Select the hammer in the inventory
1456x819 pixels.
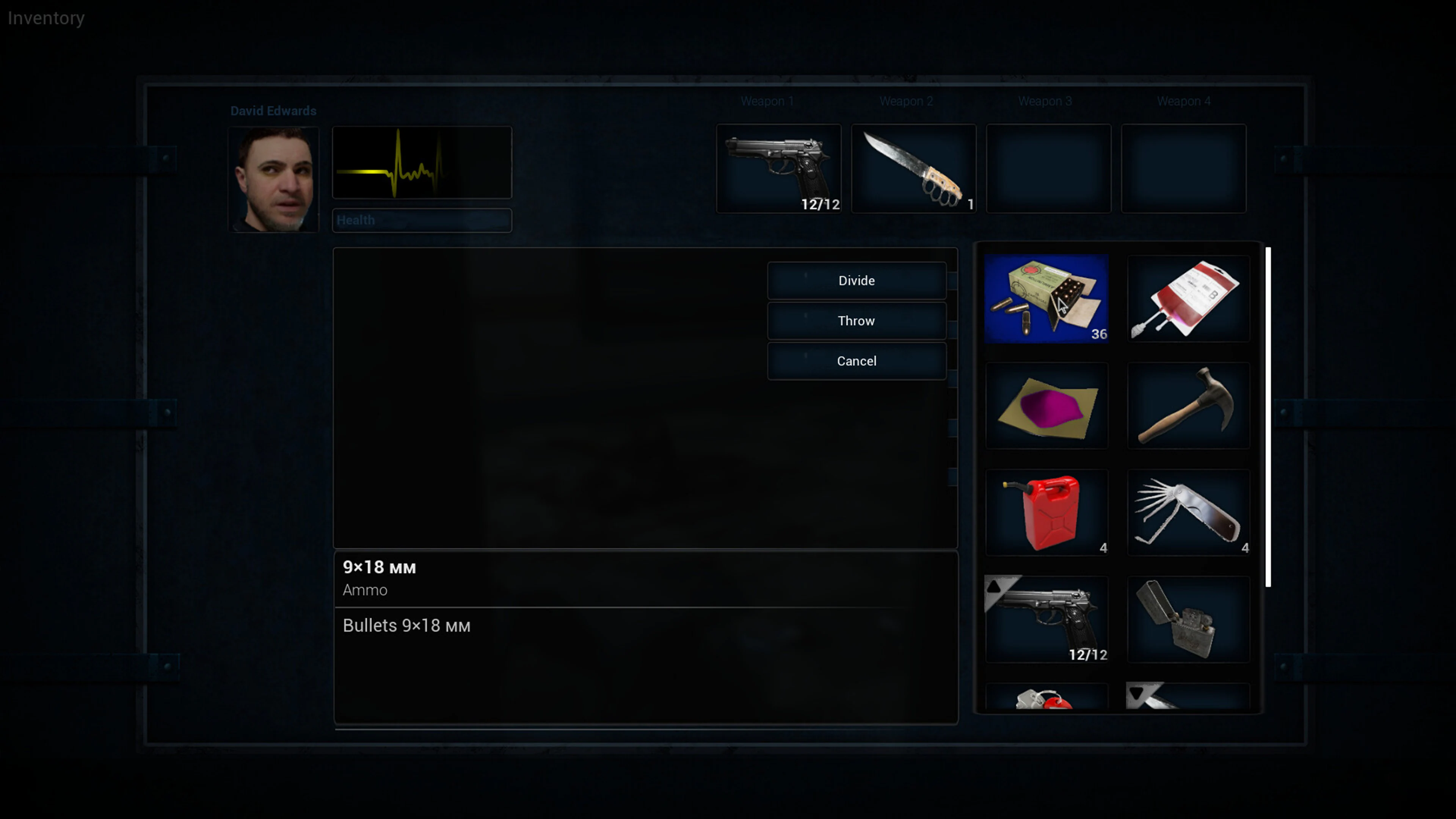pyautogui.click(x=1188, y=405)
